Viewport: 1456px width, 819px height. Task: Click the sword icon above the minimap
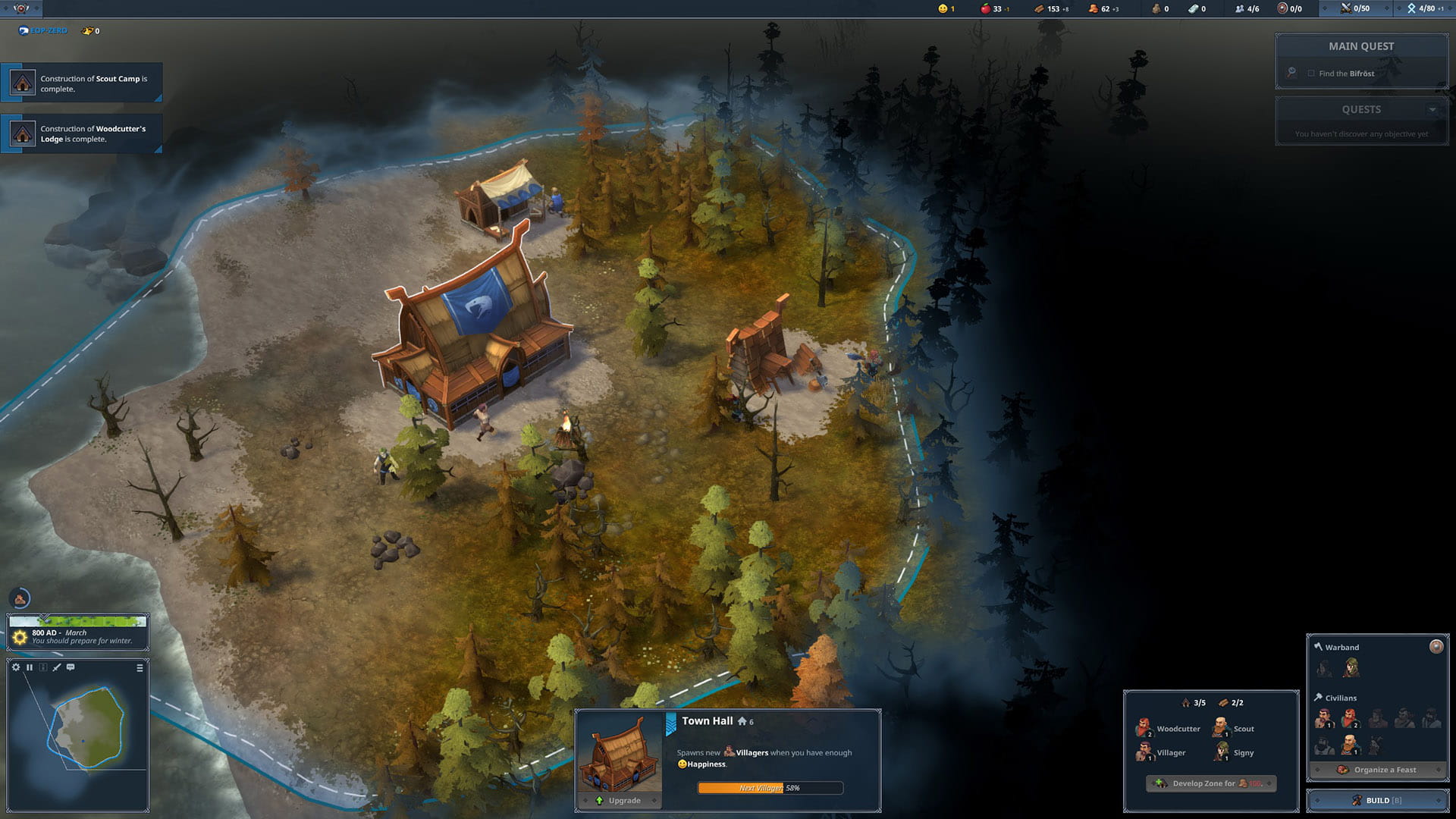pyautogui.click(x=57, y=667)
